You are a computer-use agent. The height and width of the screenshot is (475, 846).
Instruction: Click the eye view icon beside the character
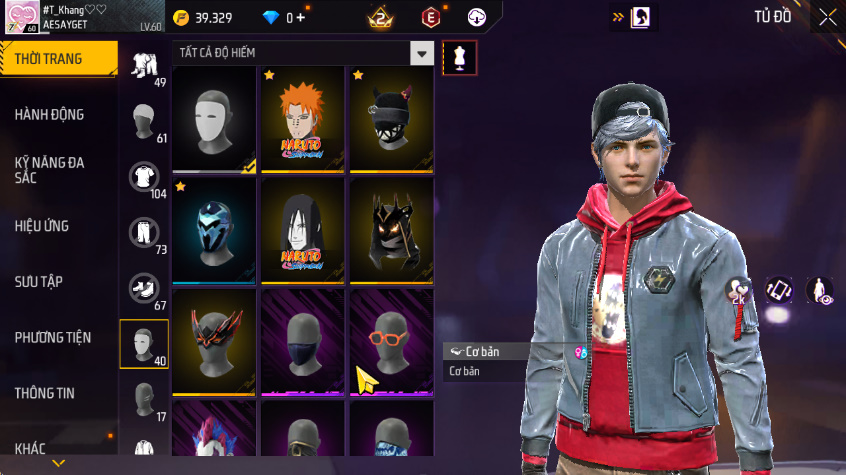coord(819,291)
